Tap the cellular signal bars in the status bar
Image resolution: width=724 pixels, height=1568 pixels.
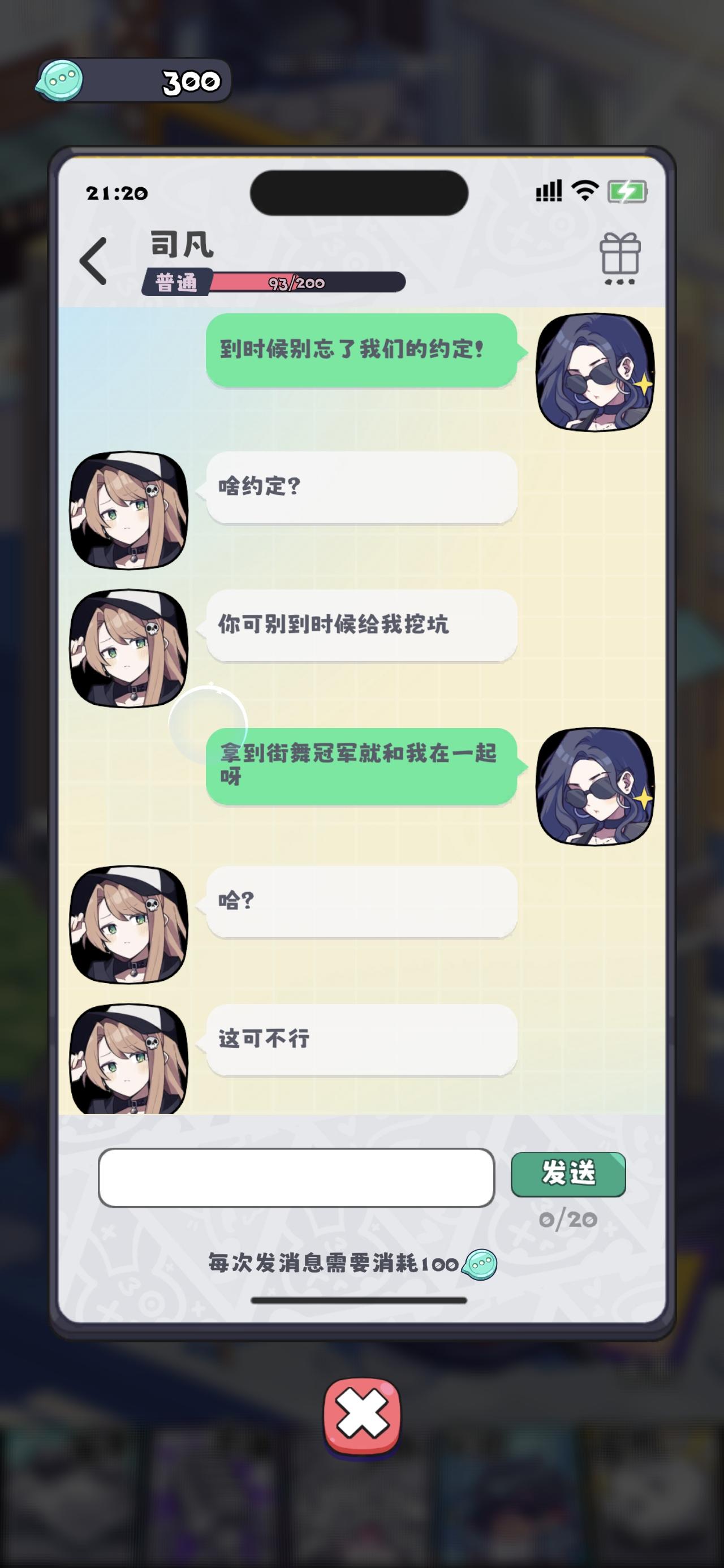pos(548,192)
